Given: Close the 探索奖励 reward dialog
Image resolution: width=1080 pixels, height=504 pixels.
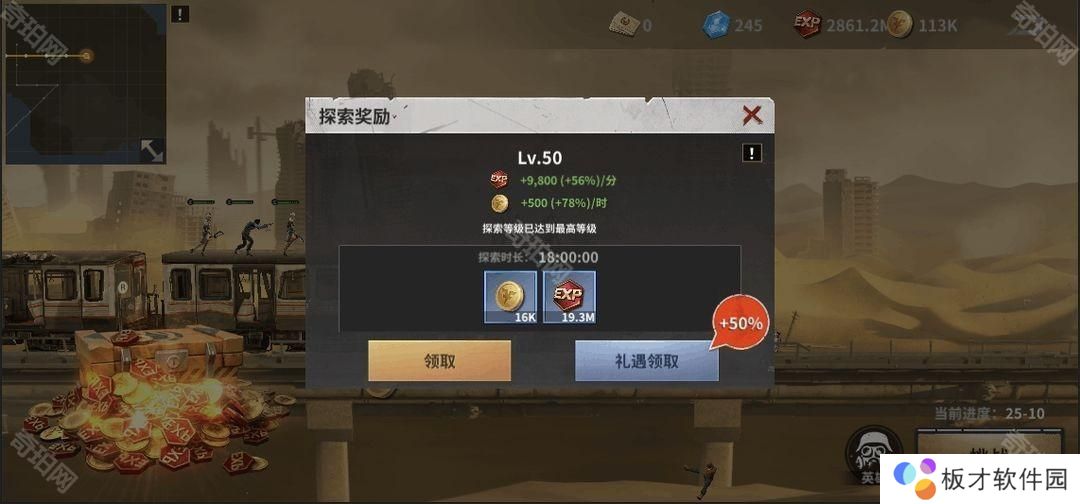Looking at the screenshot, I should coord(752,115).
